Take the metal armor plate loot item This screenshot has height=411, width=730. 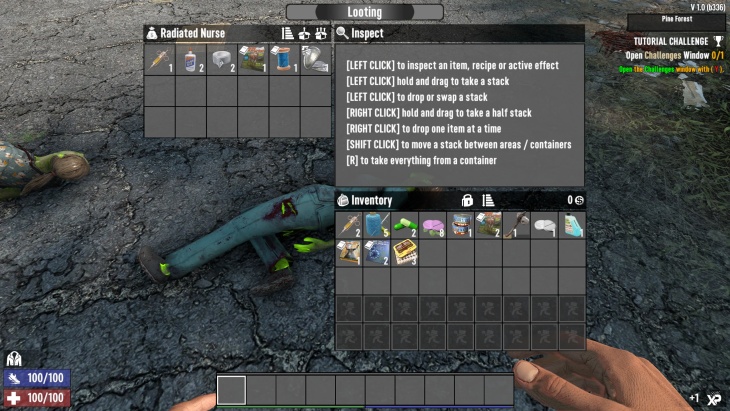[315, 59]
